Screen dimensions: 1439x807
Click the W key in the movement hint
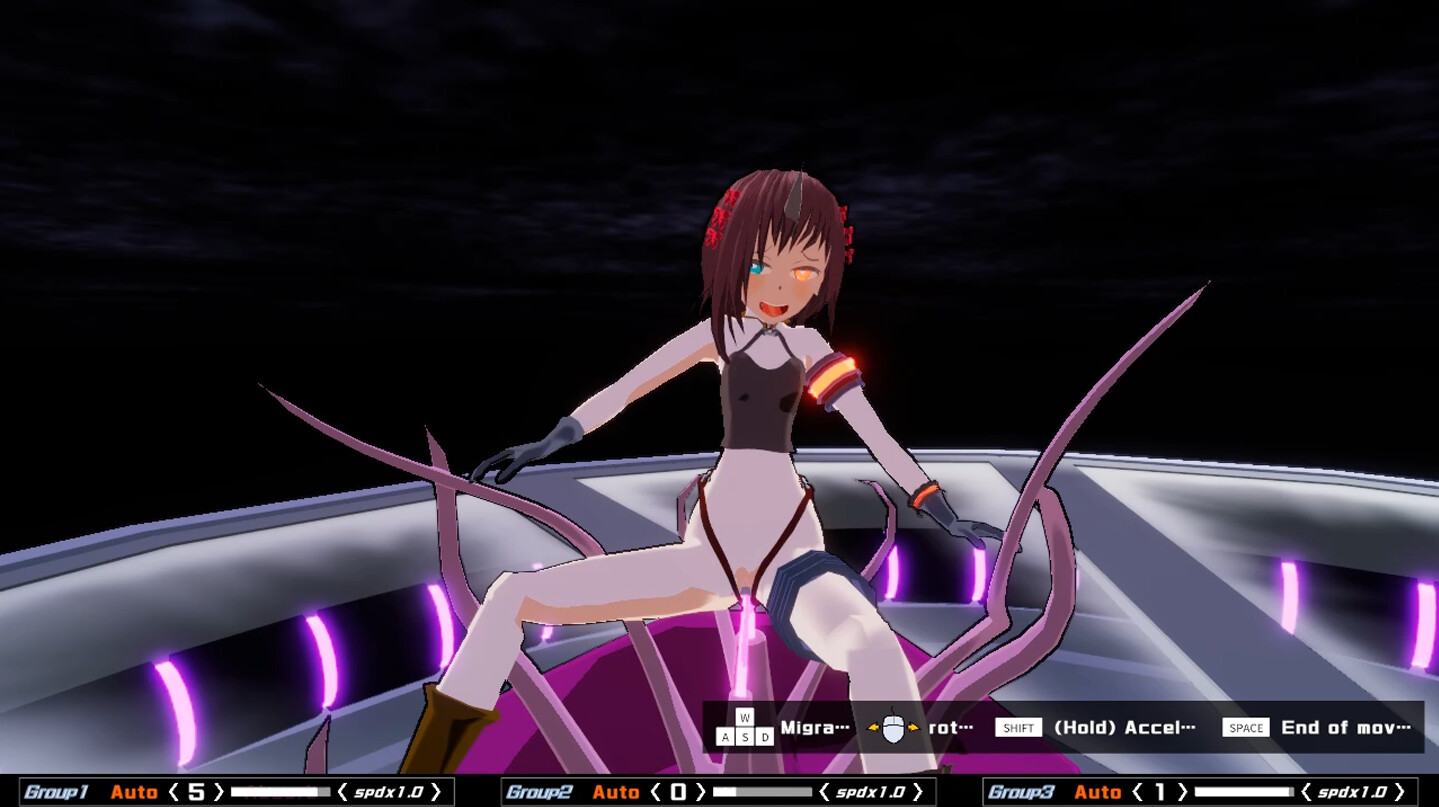(x=744, y=715)
